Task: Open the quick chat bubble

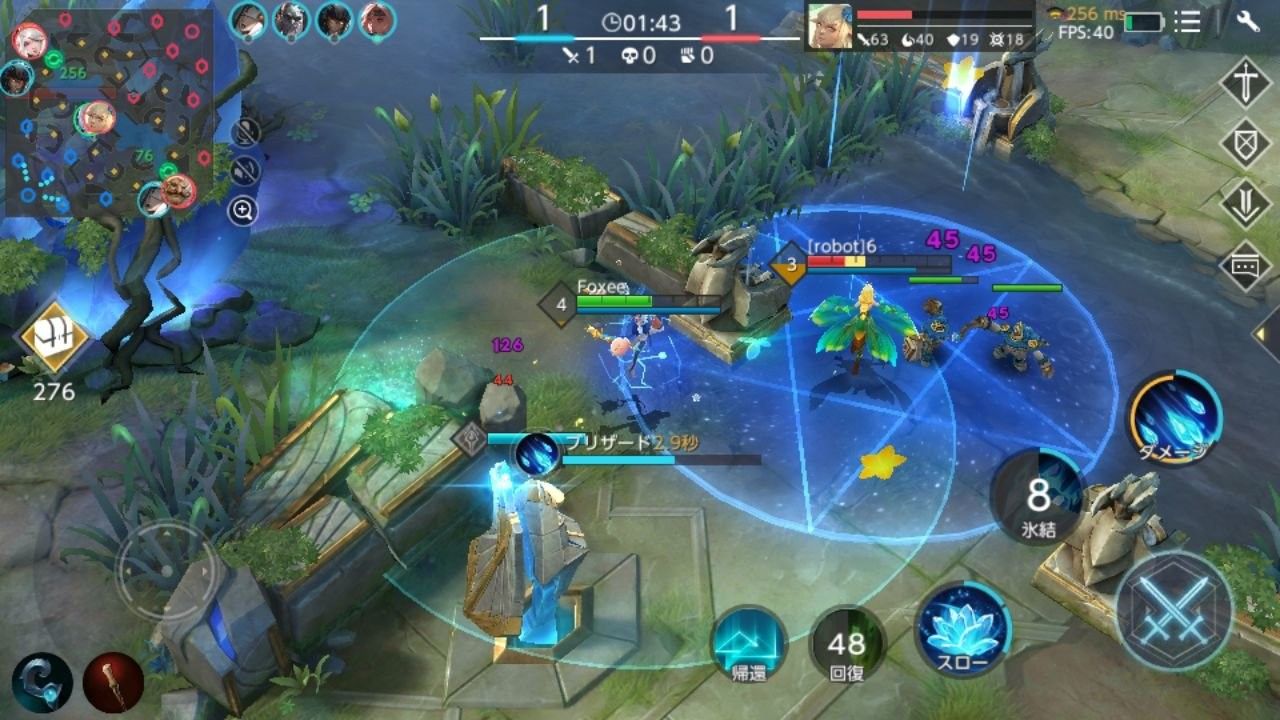Action: [x=1245, y=266]
